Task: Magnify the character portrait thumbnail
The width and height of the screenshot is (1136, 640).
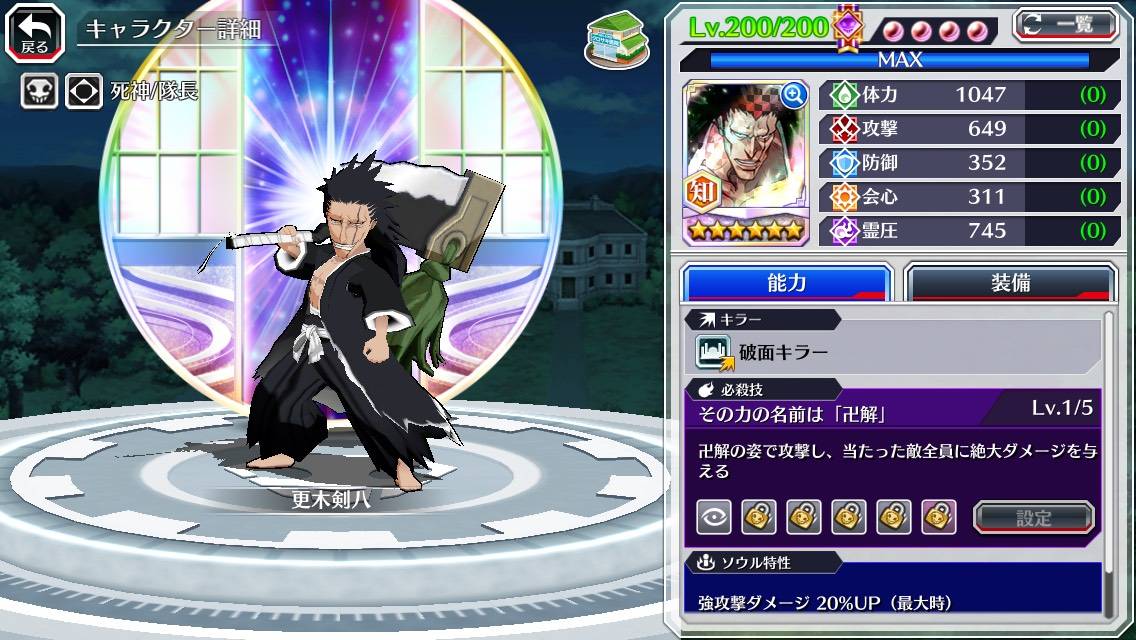Action: (794, 95)
